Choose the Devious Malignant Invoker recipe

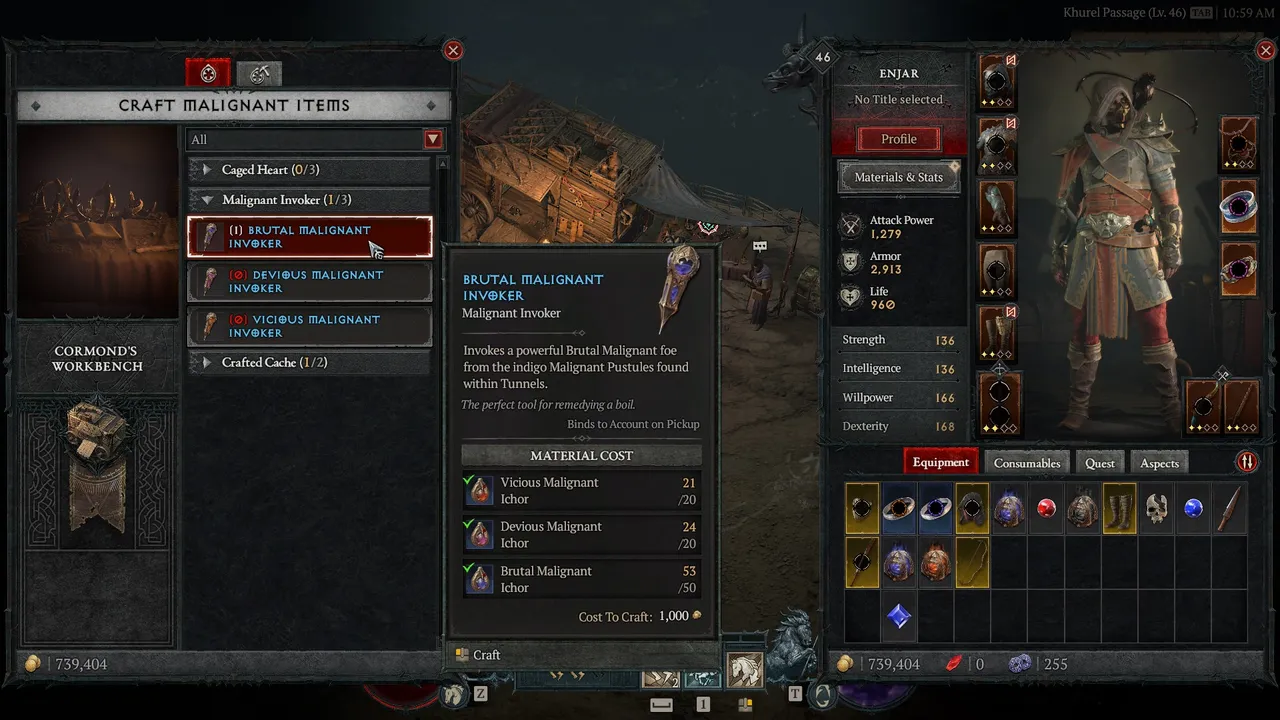pos(310,281)
